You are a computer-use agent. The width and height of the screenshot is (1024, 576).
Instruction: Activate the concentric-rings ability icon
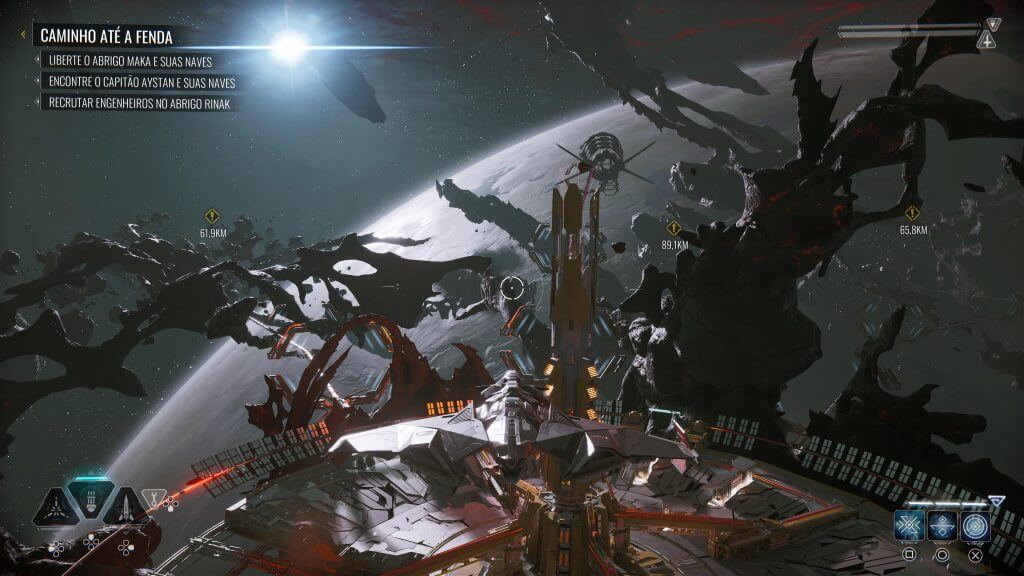pyautogui.click(x=975, y=525)
